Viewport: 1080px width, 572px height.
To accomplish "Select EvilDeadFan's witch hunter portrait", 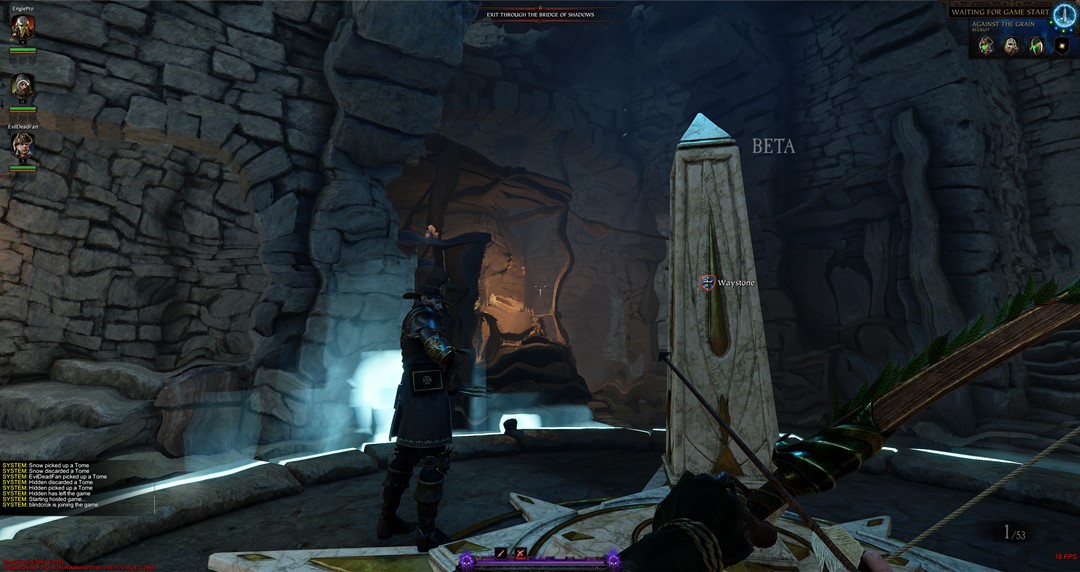I will pyautogui.click(x=22, y=146).
